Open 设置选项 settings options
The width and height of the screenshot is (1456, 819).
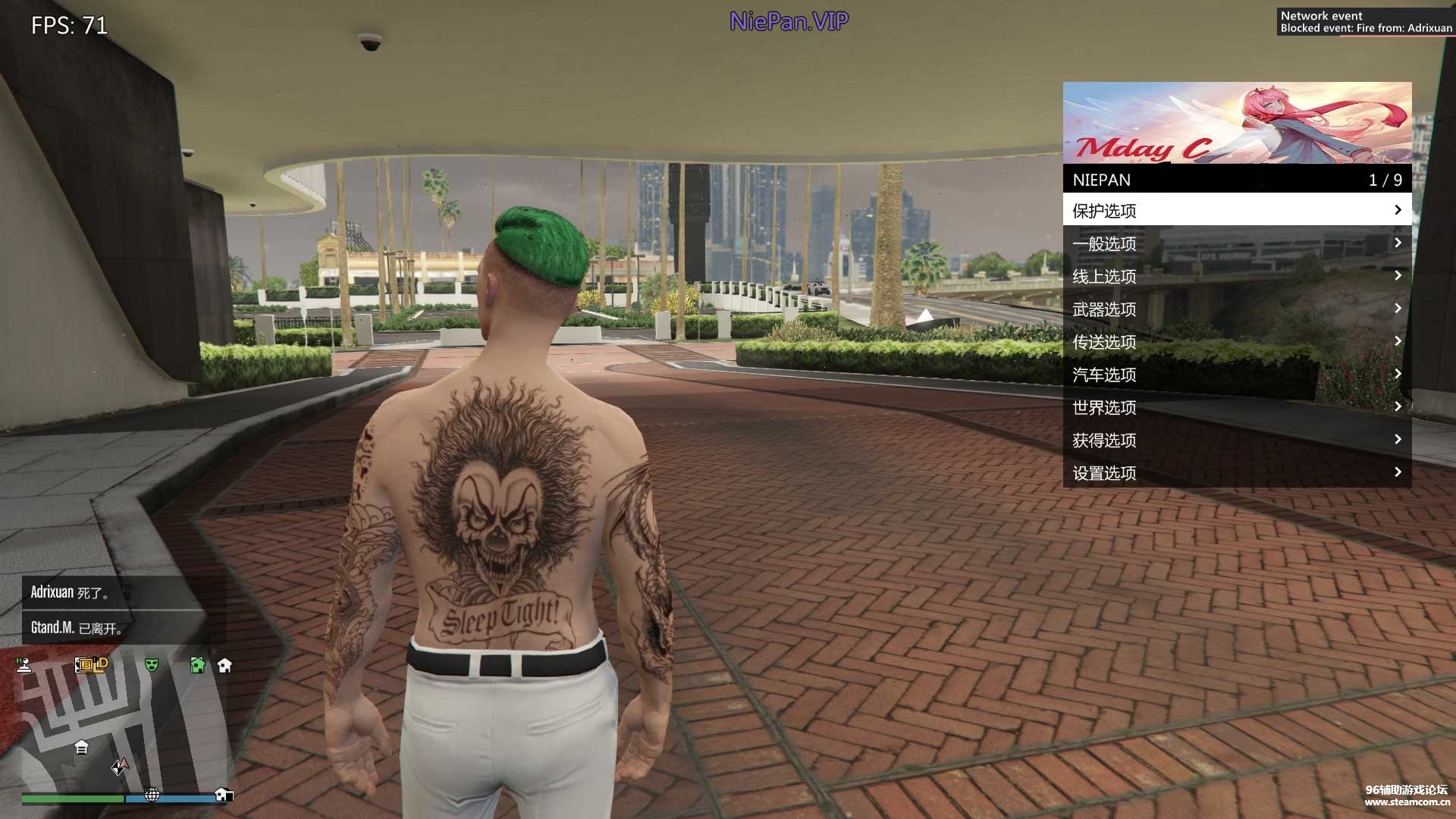coord(1236,472)
